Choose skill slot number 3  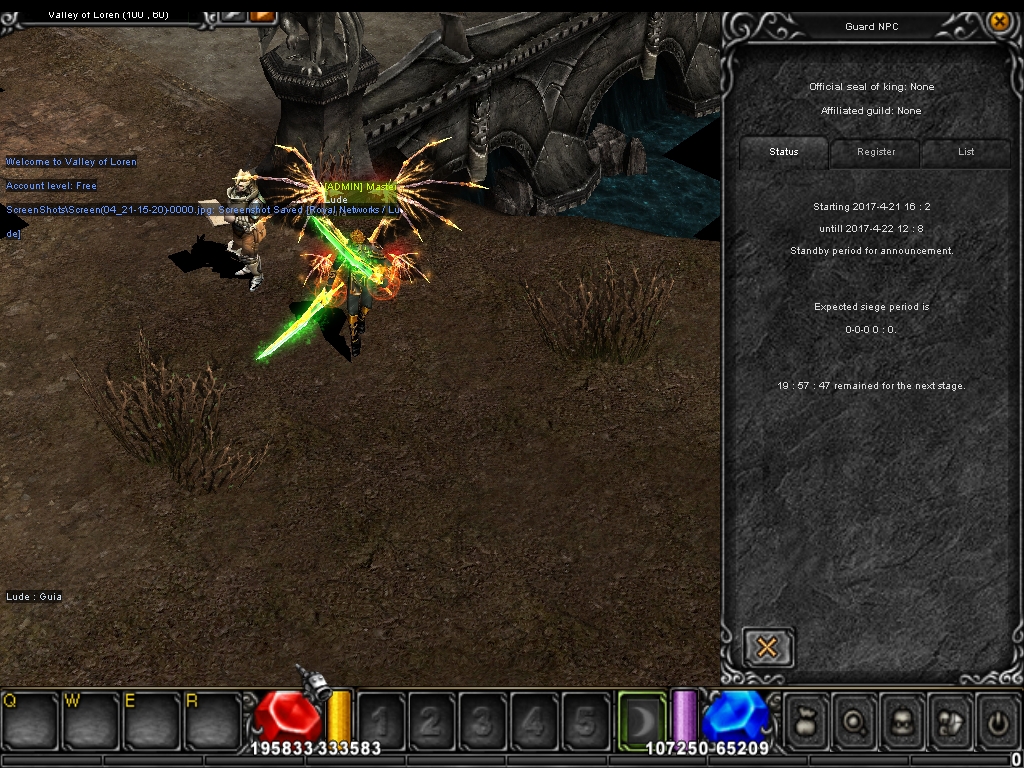[x=483, y=720]
